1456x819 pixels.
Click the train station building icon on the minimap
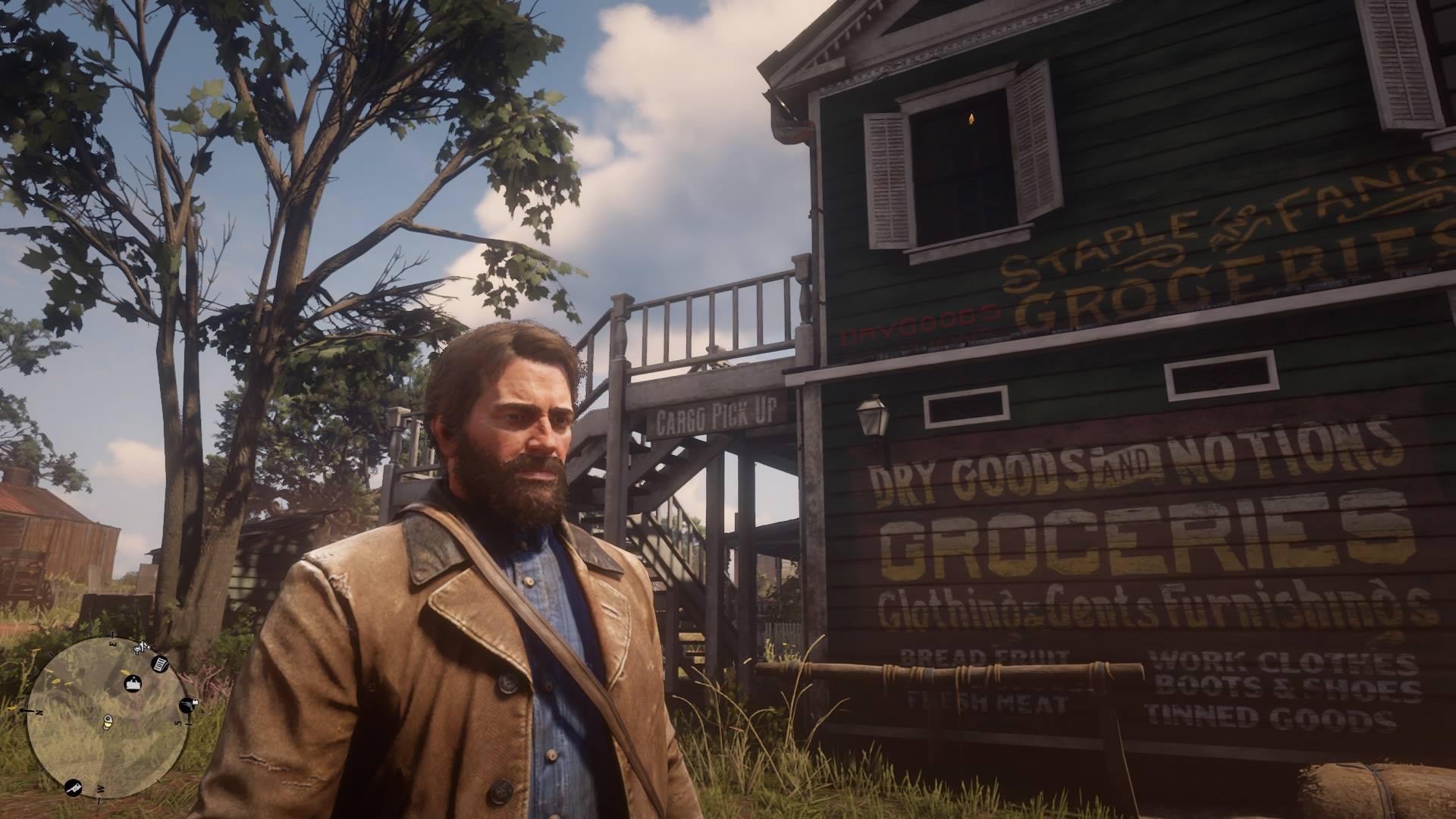click(x=133, y=683)
